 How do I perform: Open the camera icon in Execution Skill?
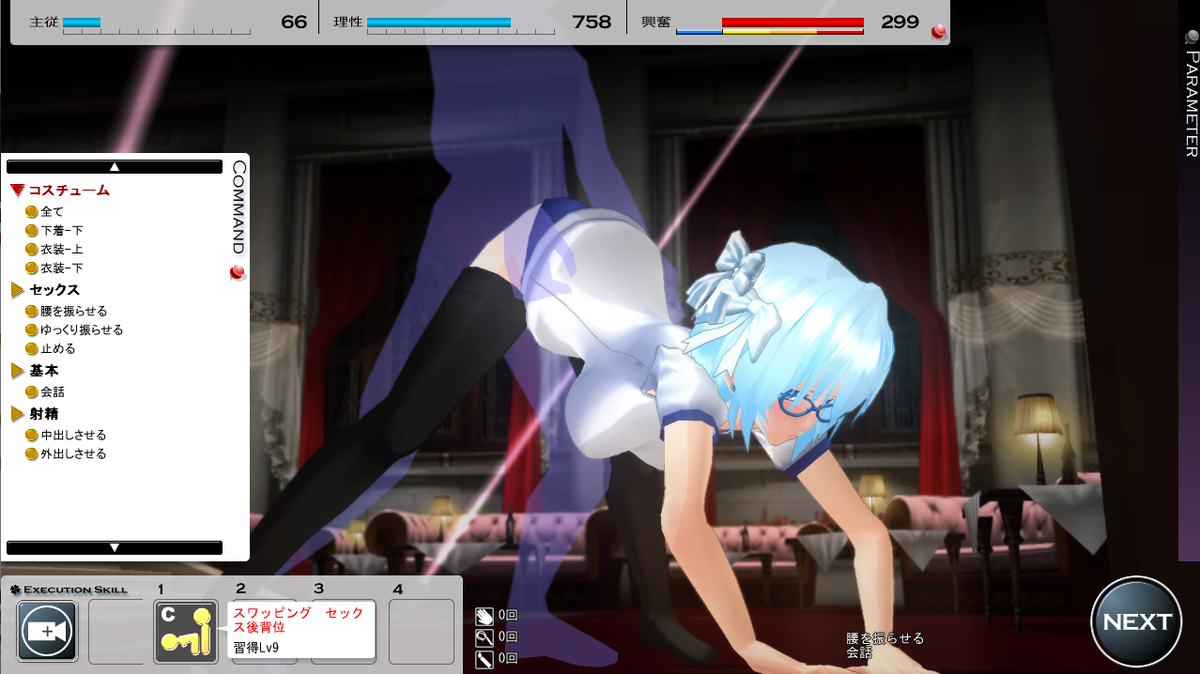point(47,632)
